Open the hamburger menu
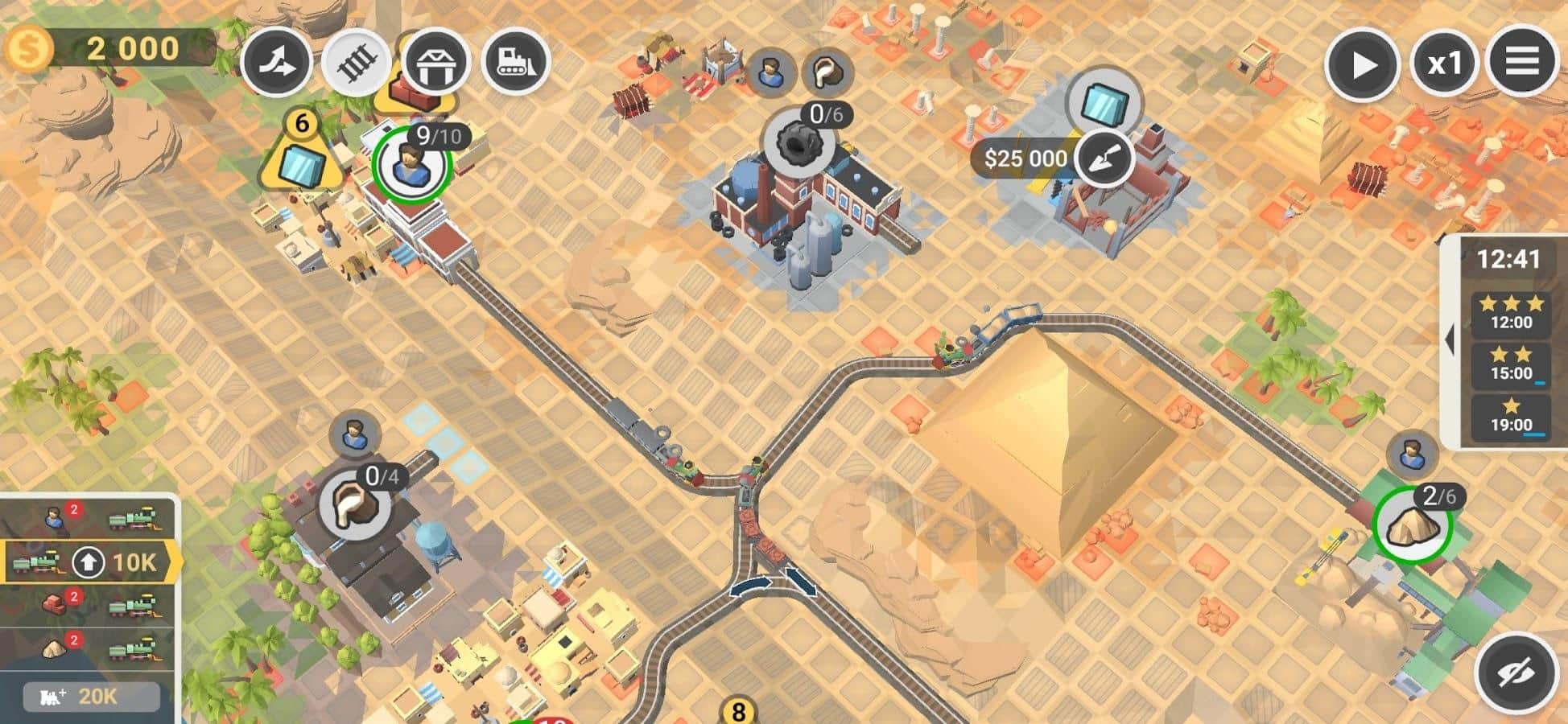 (1521, 62)
